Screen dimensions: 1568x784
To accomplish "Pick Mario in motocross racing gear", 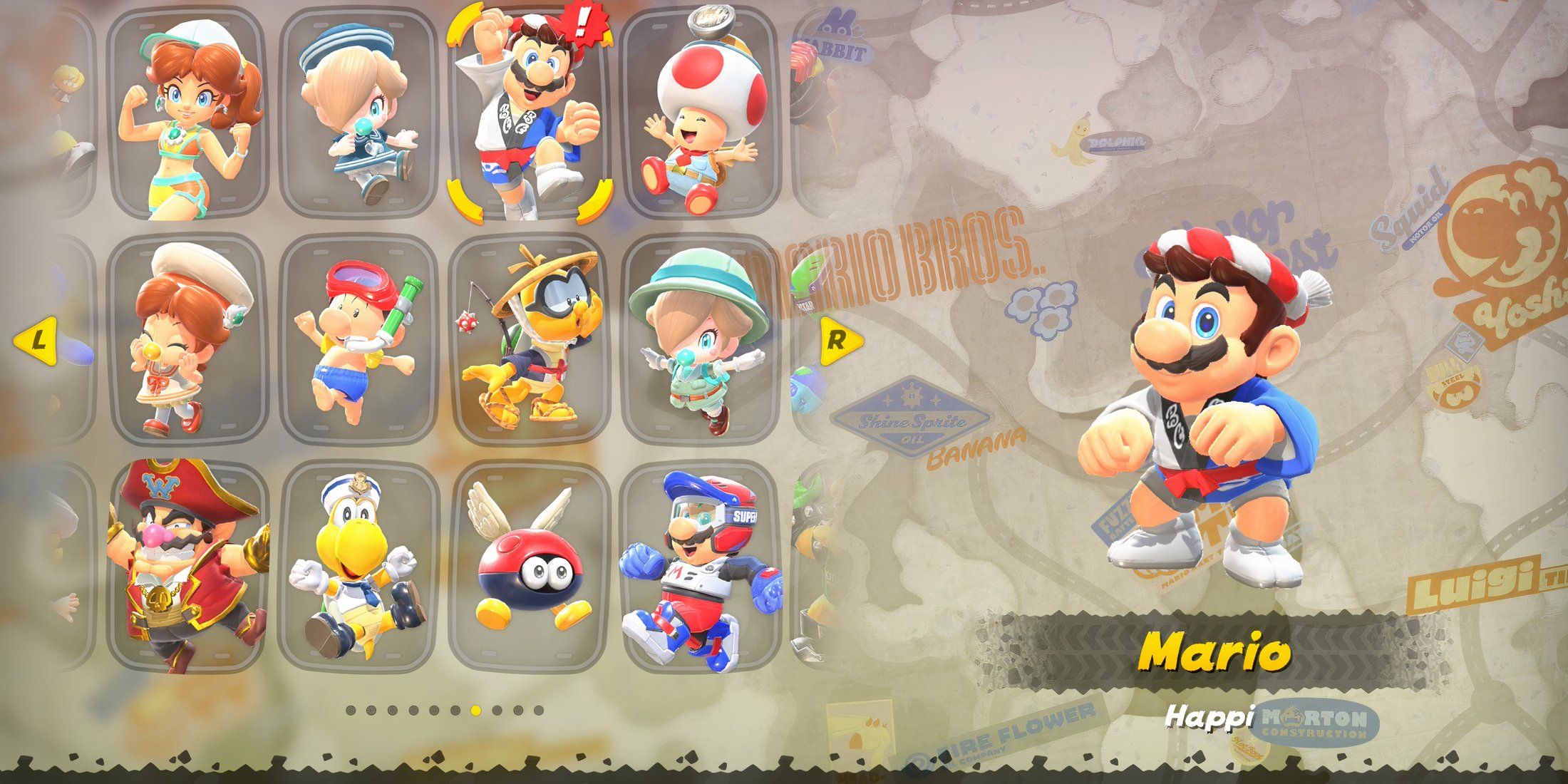I will 699,567.
